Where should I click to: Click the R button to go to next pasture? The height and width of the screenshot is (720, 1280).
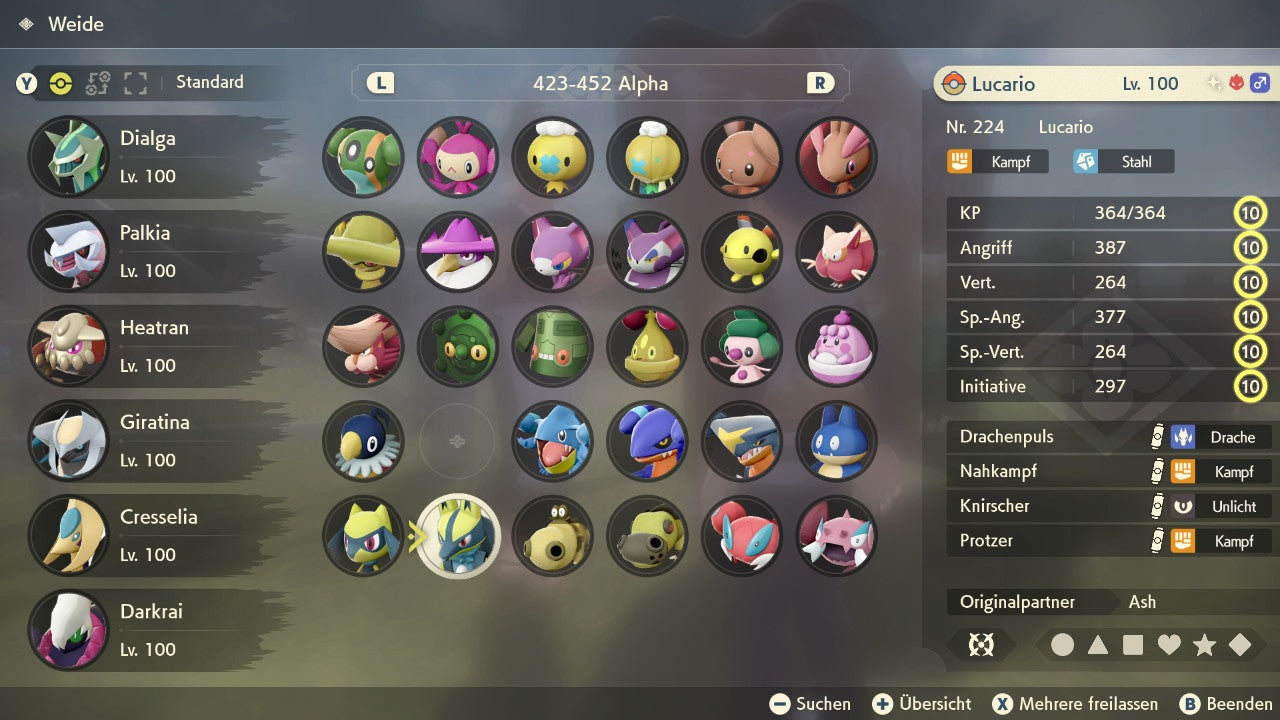point(820,84)
